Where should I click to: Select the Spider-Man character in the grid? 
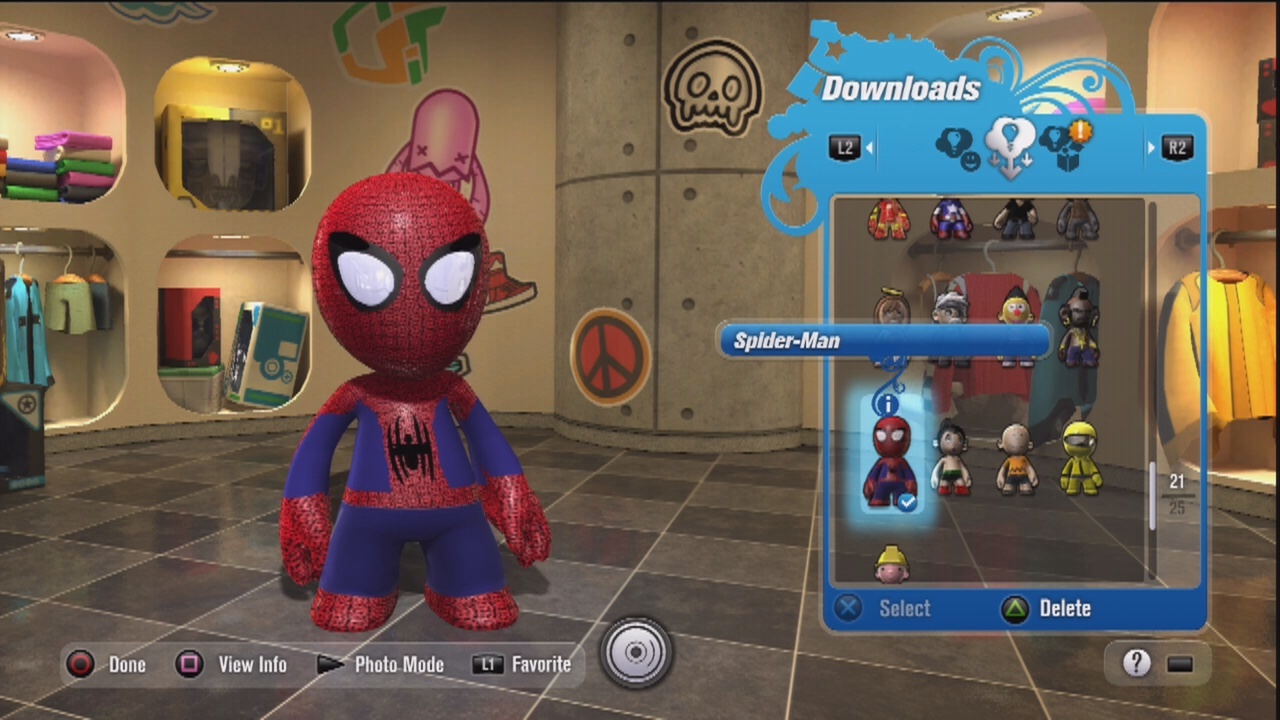[889, 462]
